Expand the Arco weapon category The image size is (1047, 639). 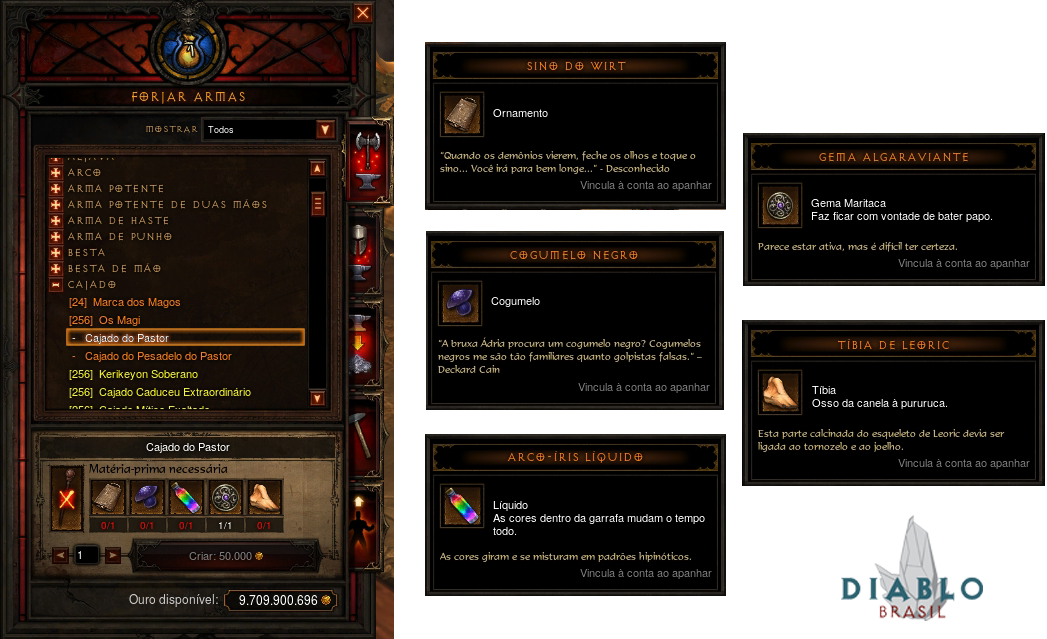(56, 172)
